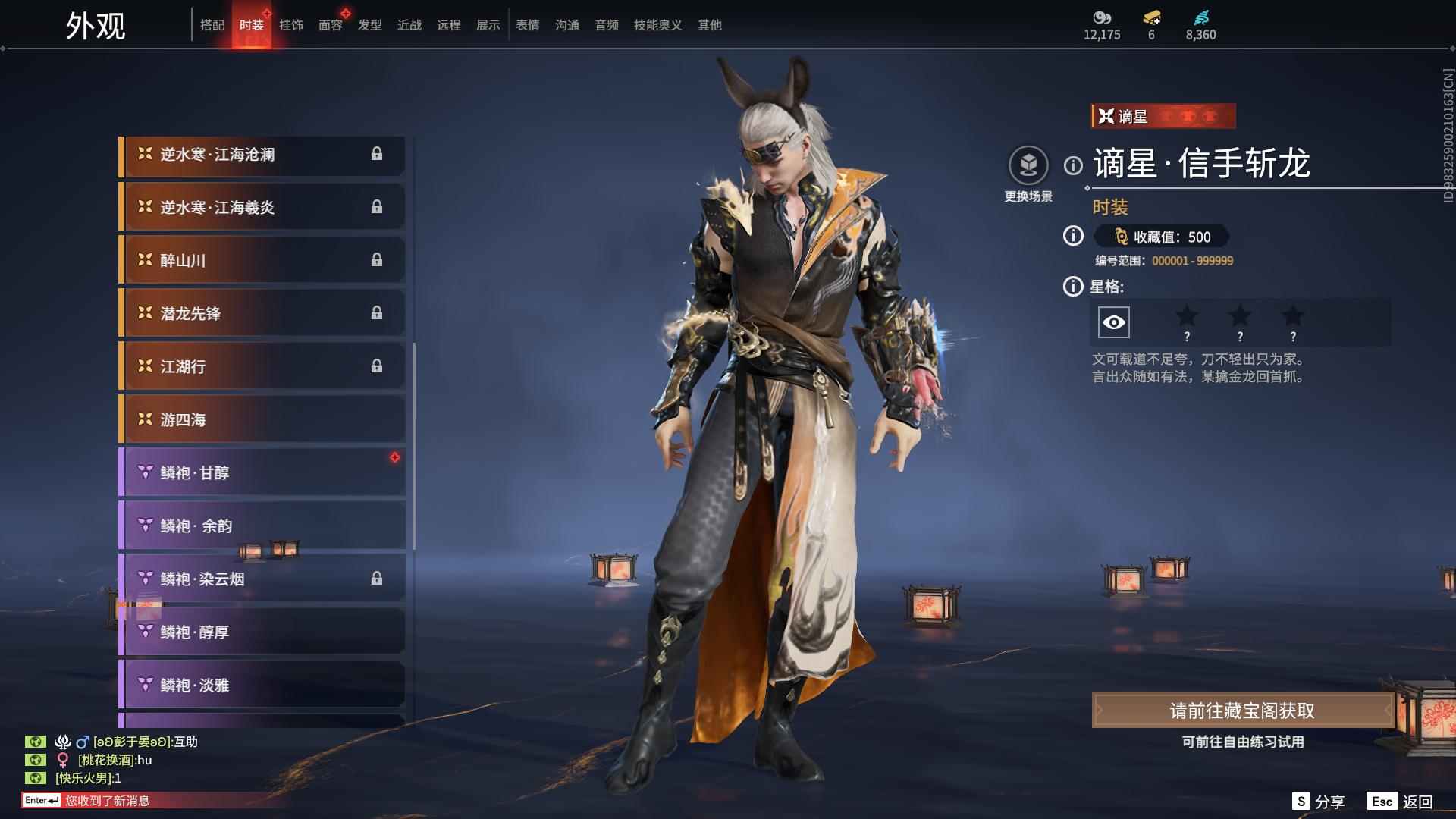Open the 可前往自由练习试用 link
Screen dimensions: 1456x819
[x=1242, y=742]
